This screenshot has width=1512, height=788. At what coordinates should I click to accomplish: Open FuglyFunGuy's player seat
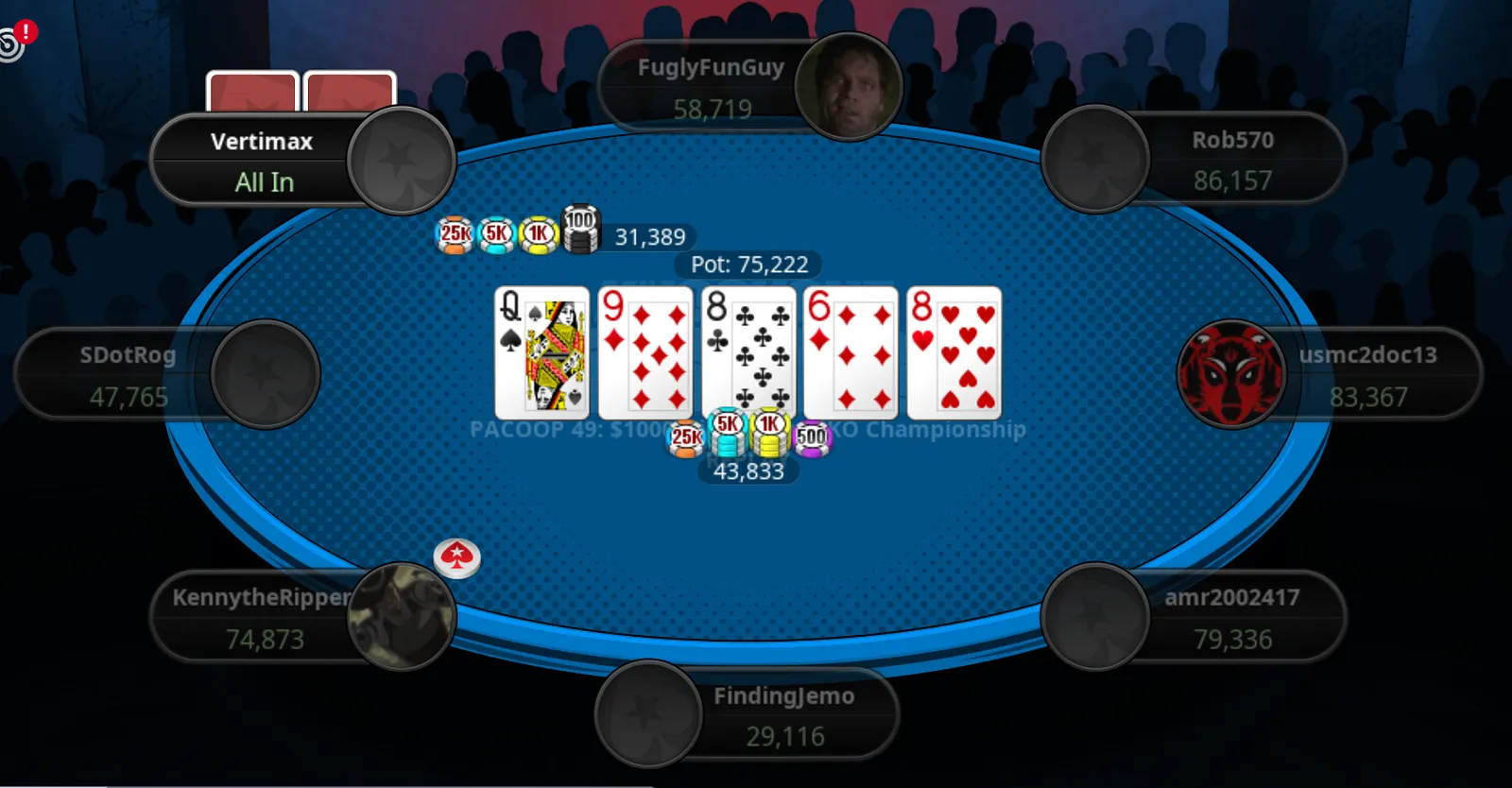tap(711, 88)
